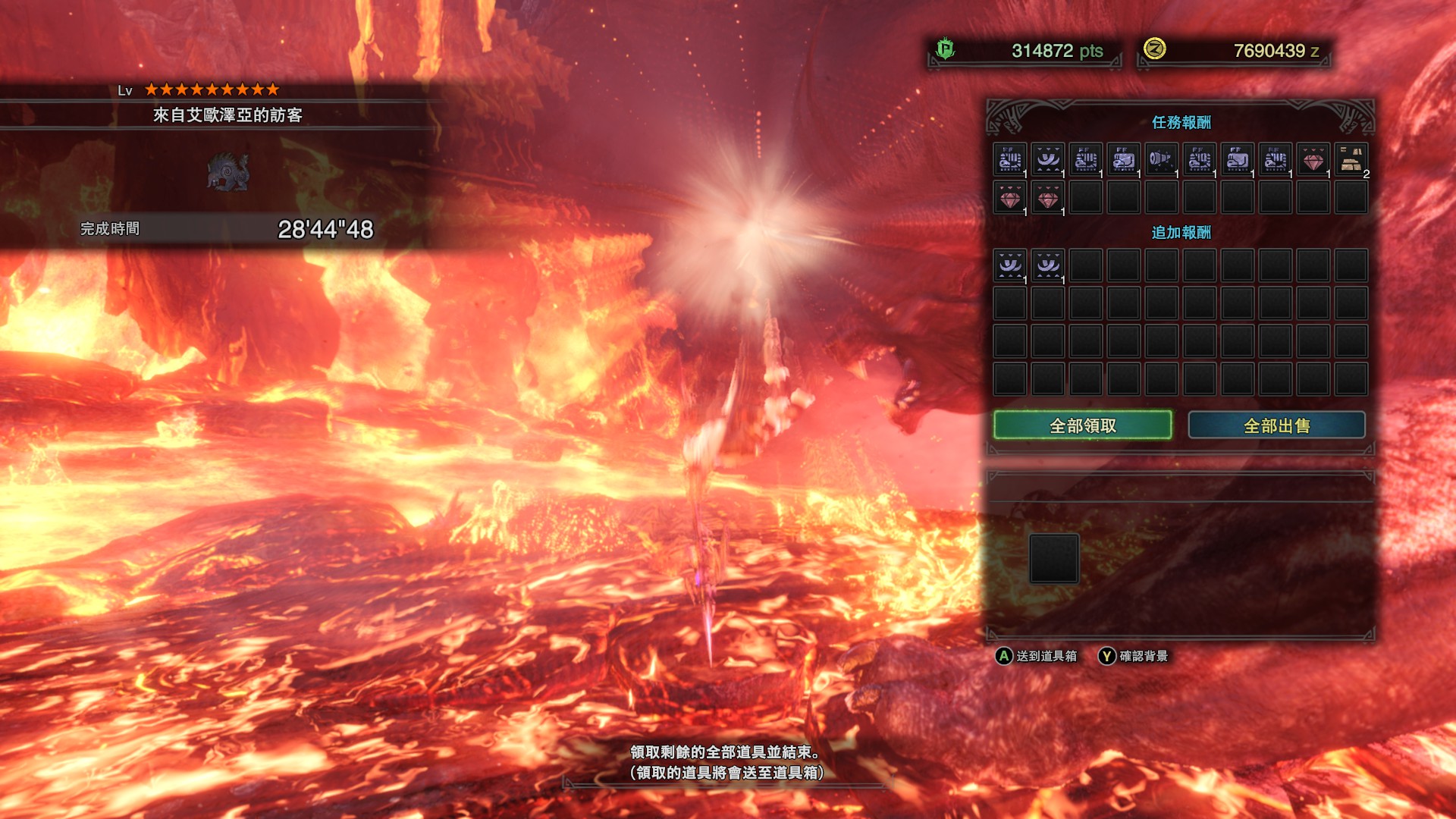Select the gold ingots reward slot
The width and height of the screenshot is (1456, 819).
[1351, 160]
